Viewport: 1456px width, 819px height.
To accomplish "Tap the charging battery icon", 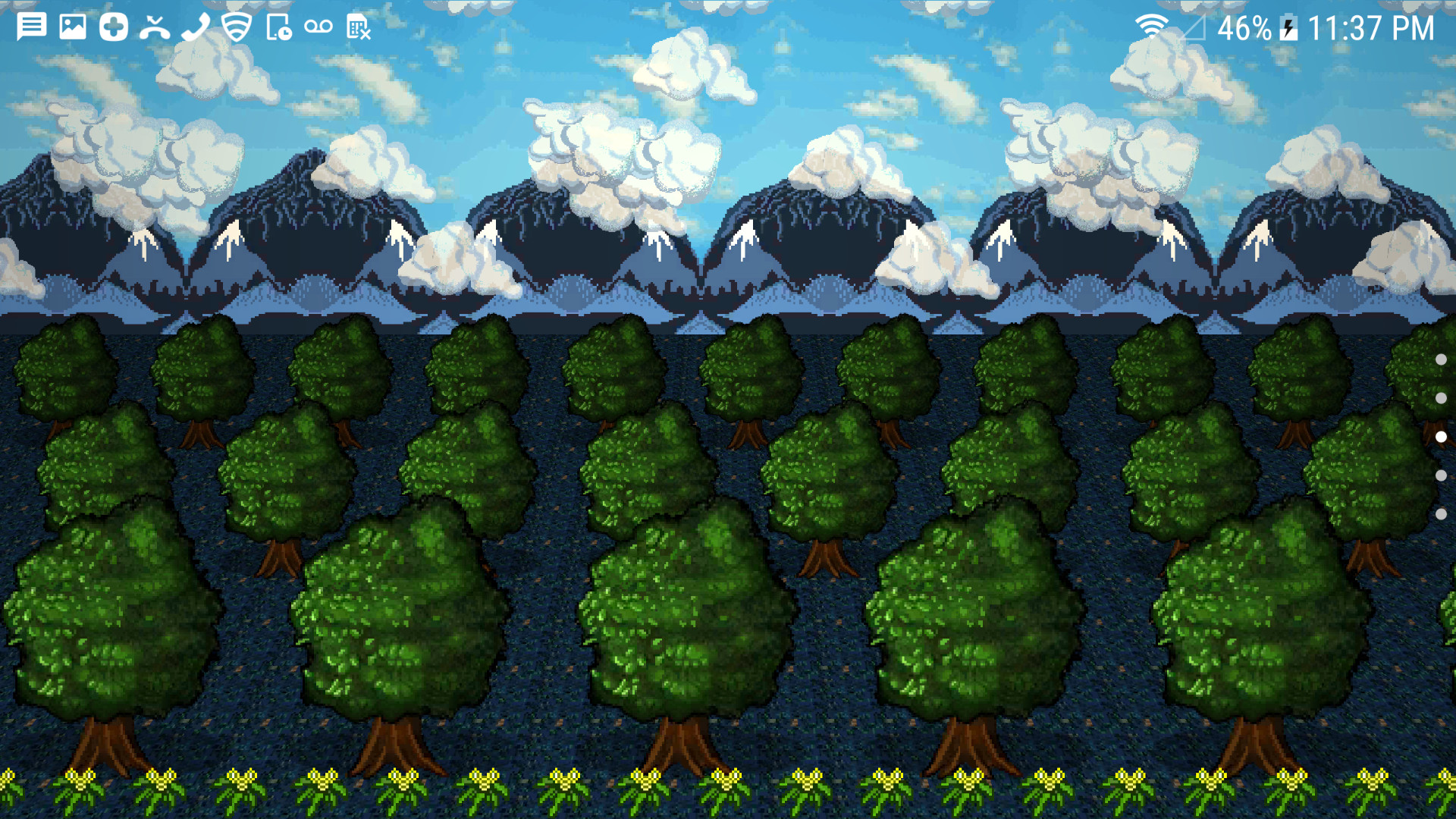I will pyautogui.click(x=1289, y=28).
